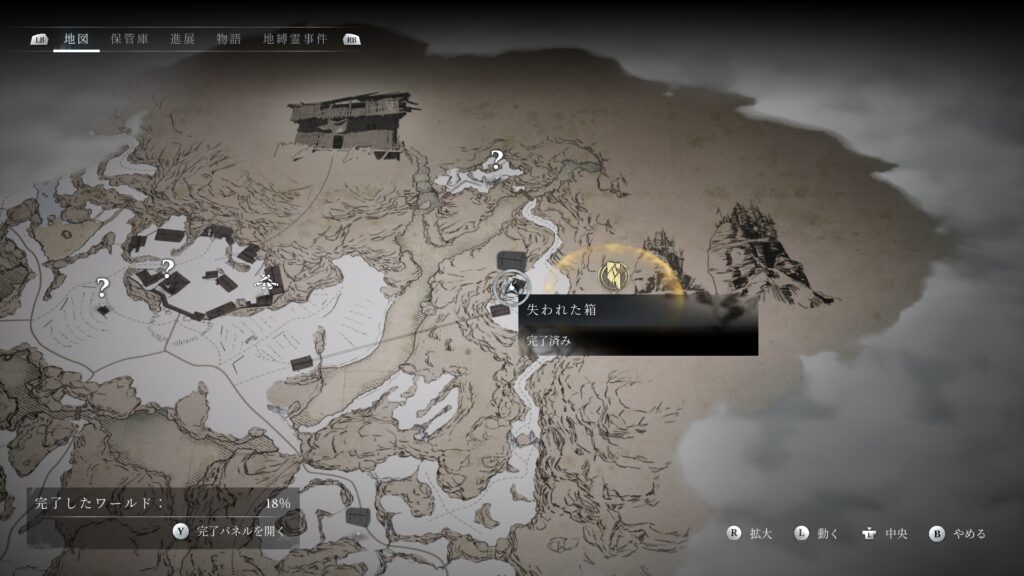Select the golden glowing objective marker
1024x576 pixels.
[x=612, y=273]
